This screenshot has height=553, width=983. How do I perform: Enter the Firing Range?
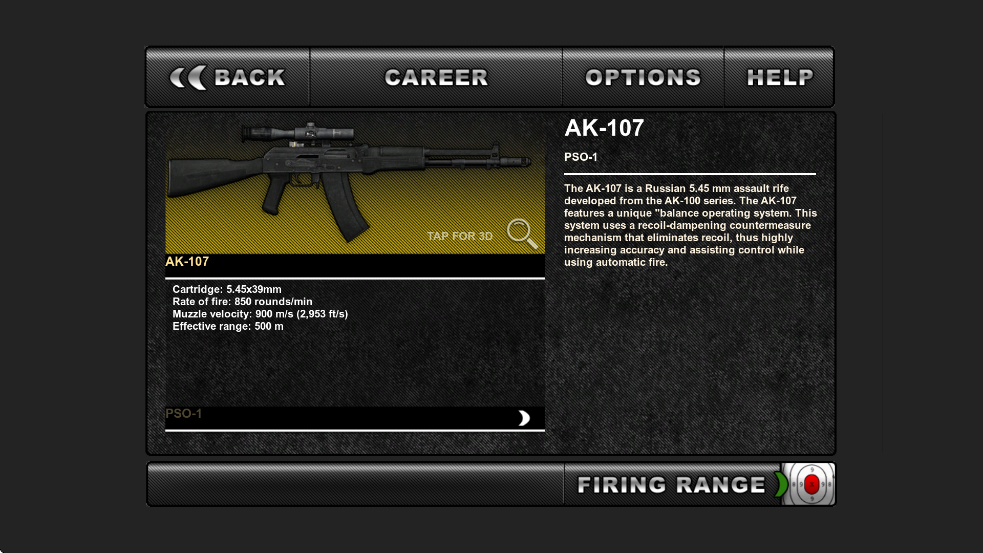(x=670, y=485)
